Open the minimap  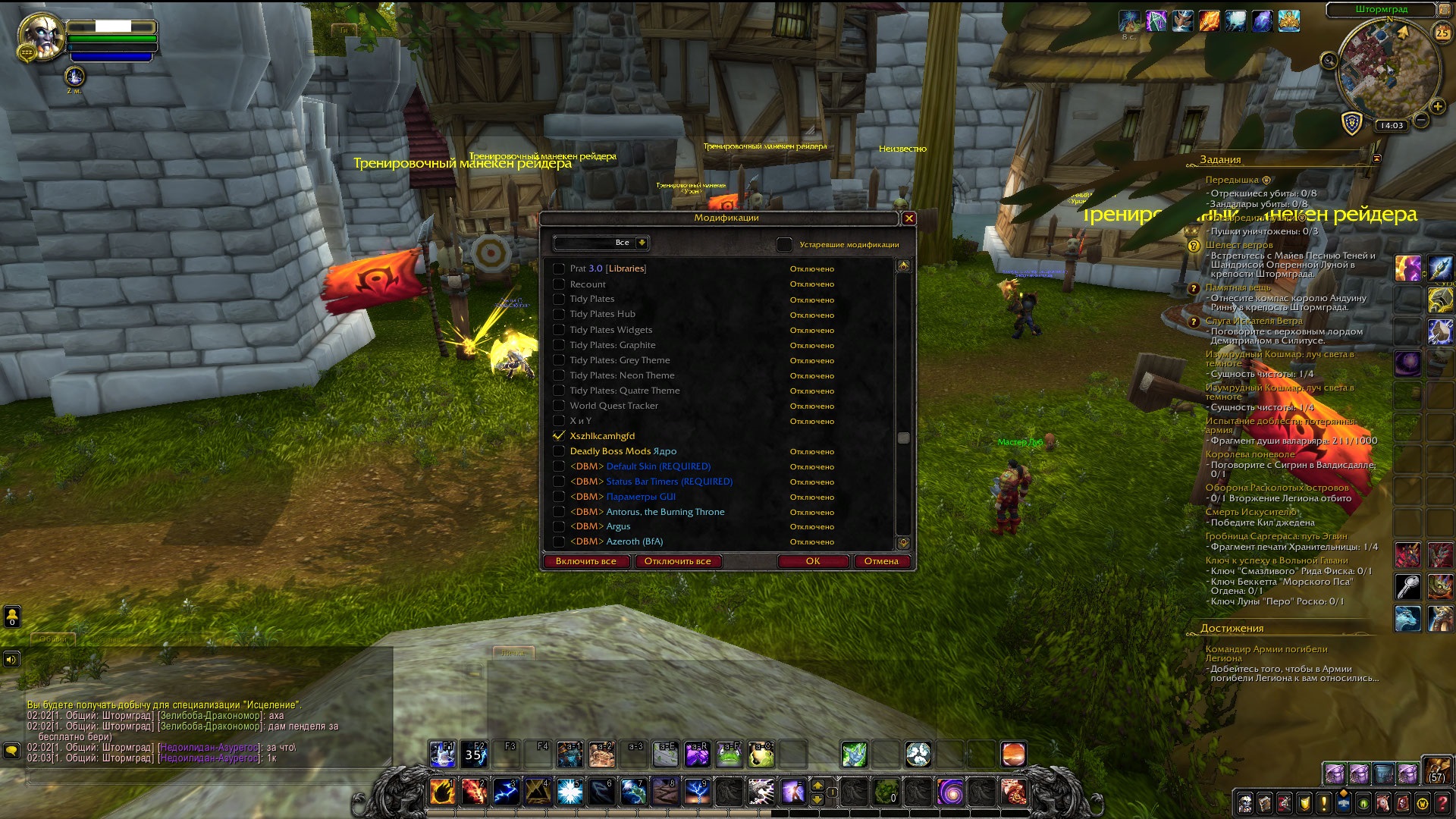point(1388,70)
